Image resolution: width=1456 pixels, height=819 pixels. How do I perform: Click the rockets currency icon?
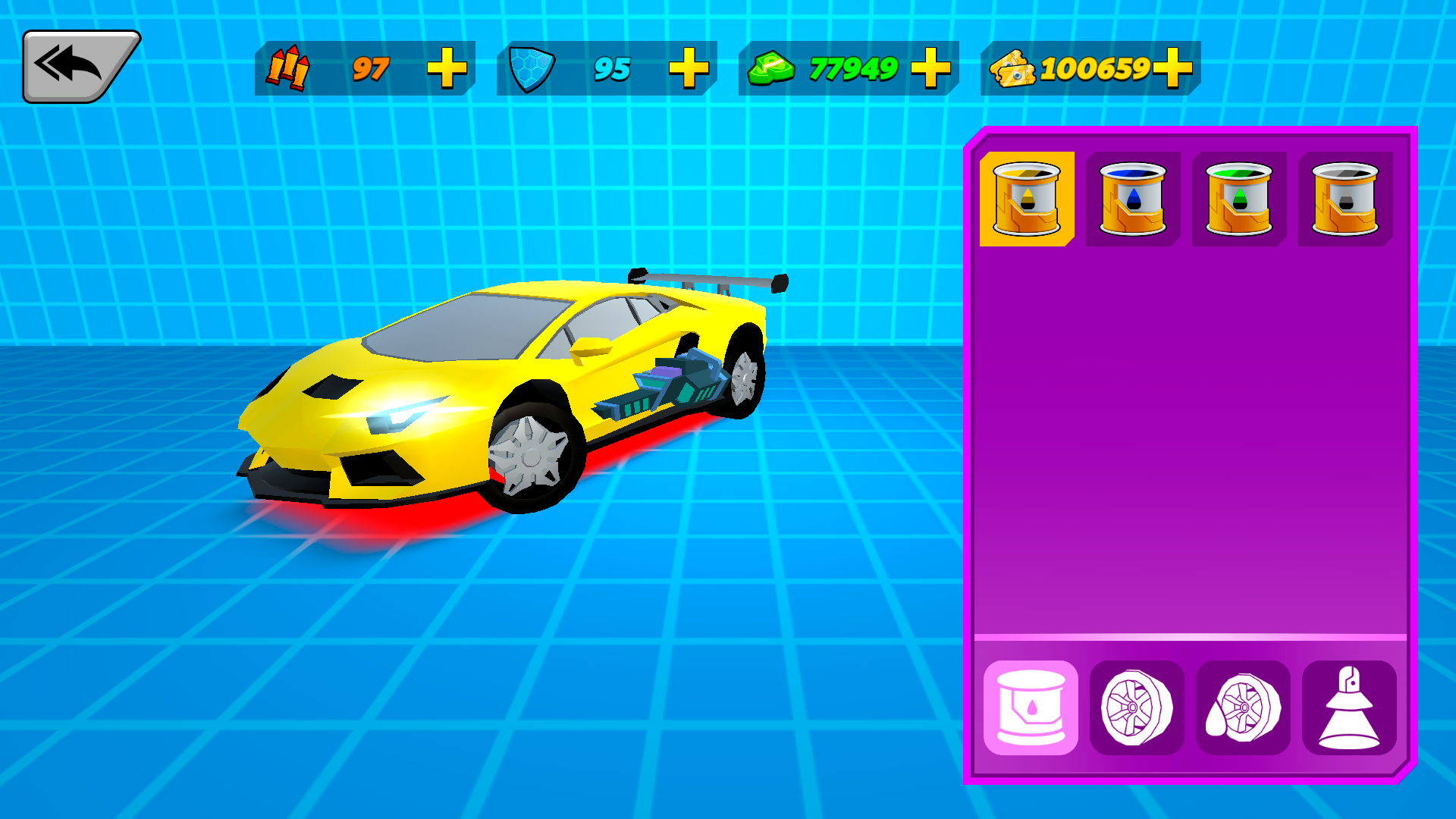[290, 69]
